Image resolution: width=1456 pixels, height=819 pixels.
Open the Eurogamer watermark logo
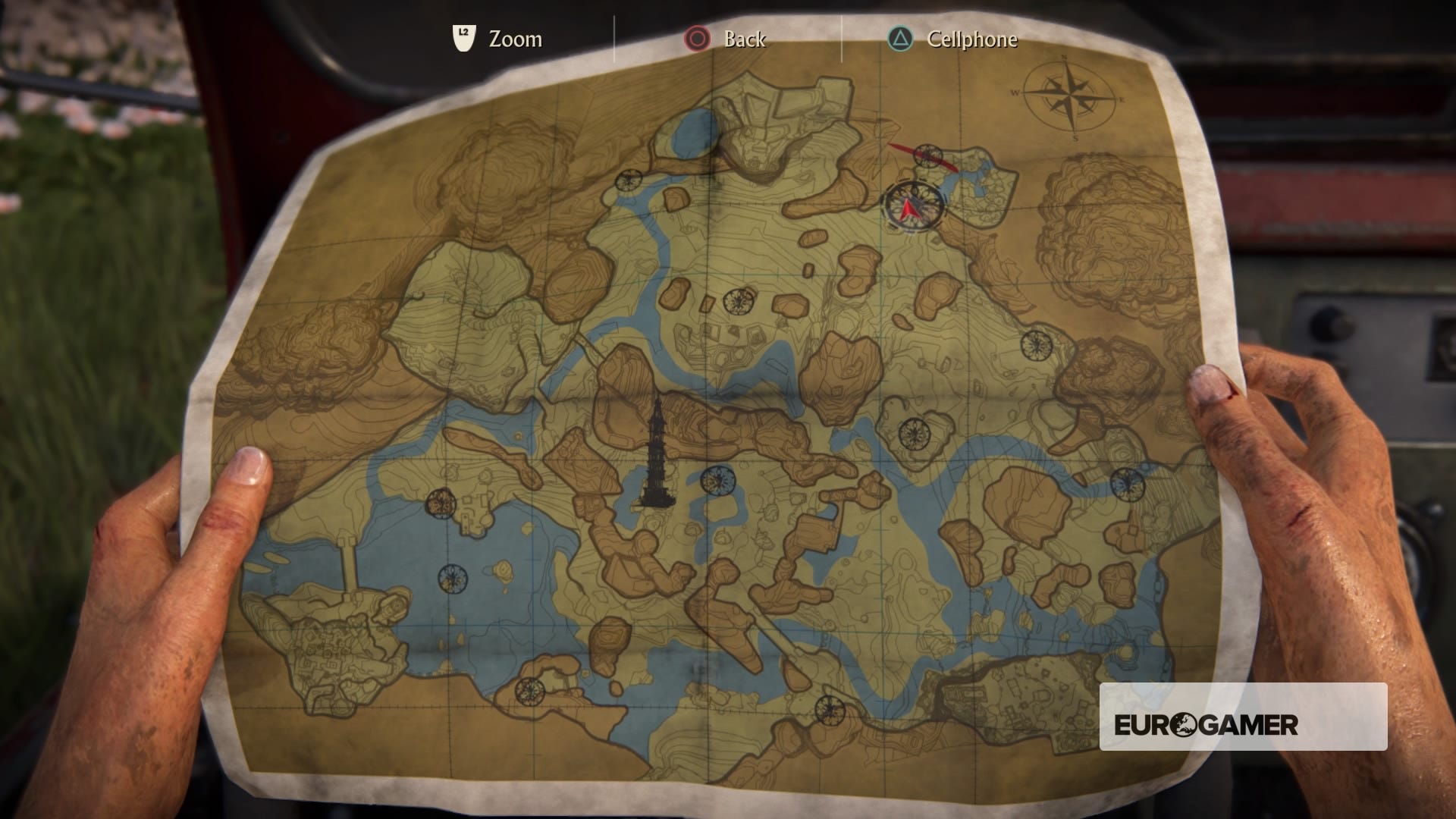click(1206, 725)
